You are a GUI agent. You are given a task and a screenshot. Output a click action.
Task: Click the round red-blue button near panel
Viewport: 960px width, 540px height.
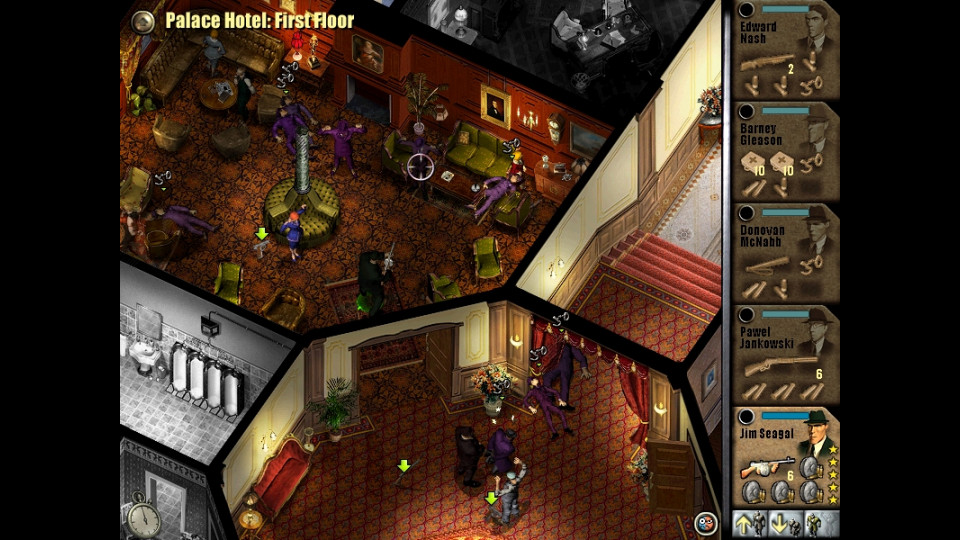tap(705, 521)
